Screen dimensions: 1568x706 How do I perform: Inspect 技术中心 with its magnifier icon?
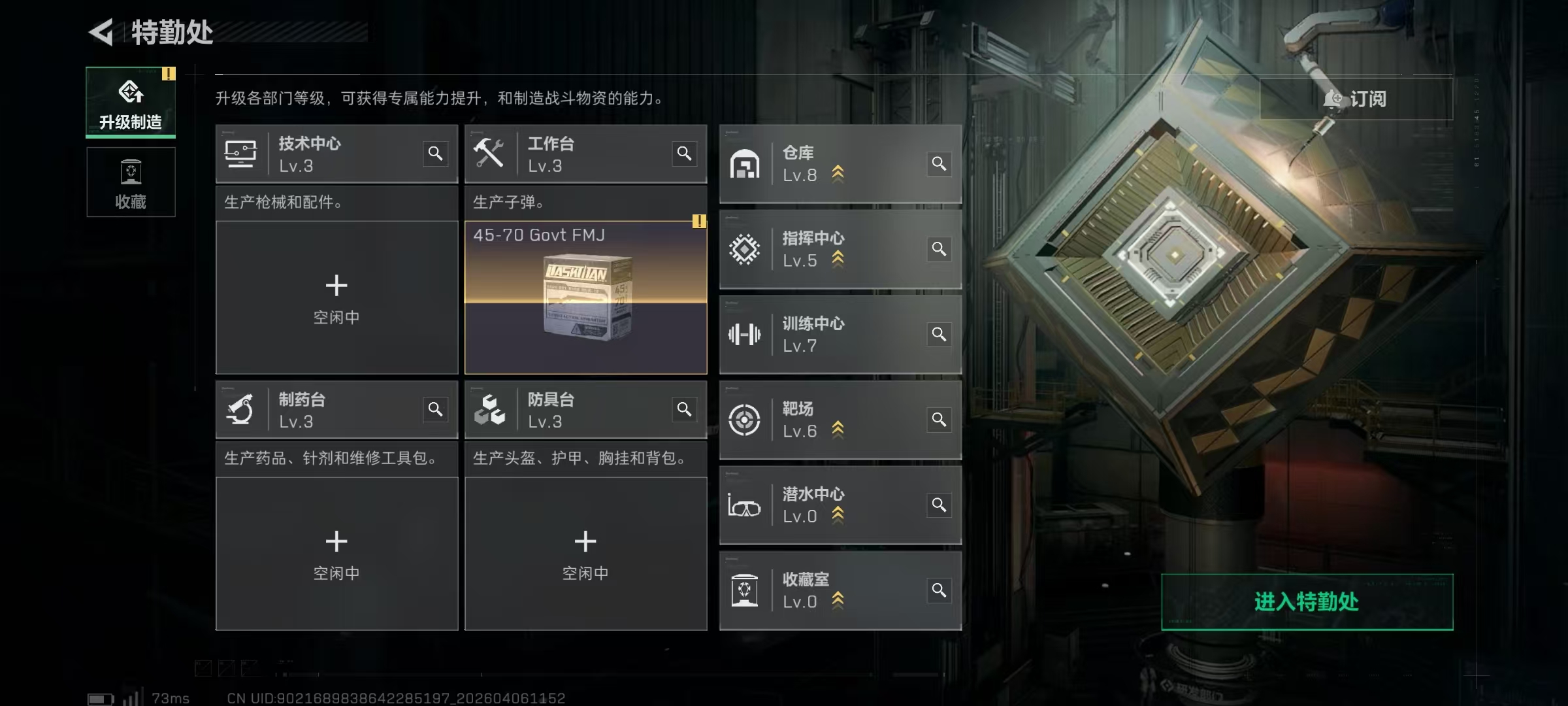pyautogui.click(x=435, y=154)
